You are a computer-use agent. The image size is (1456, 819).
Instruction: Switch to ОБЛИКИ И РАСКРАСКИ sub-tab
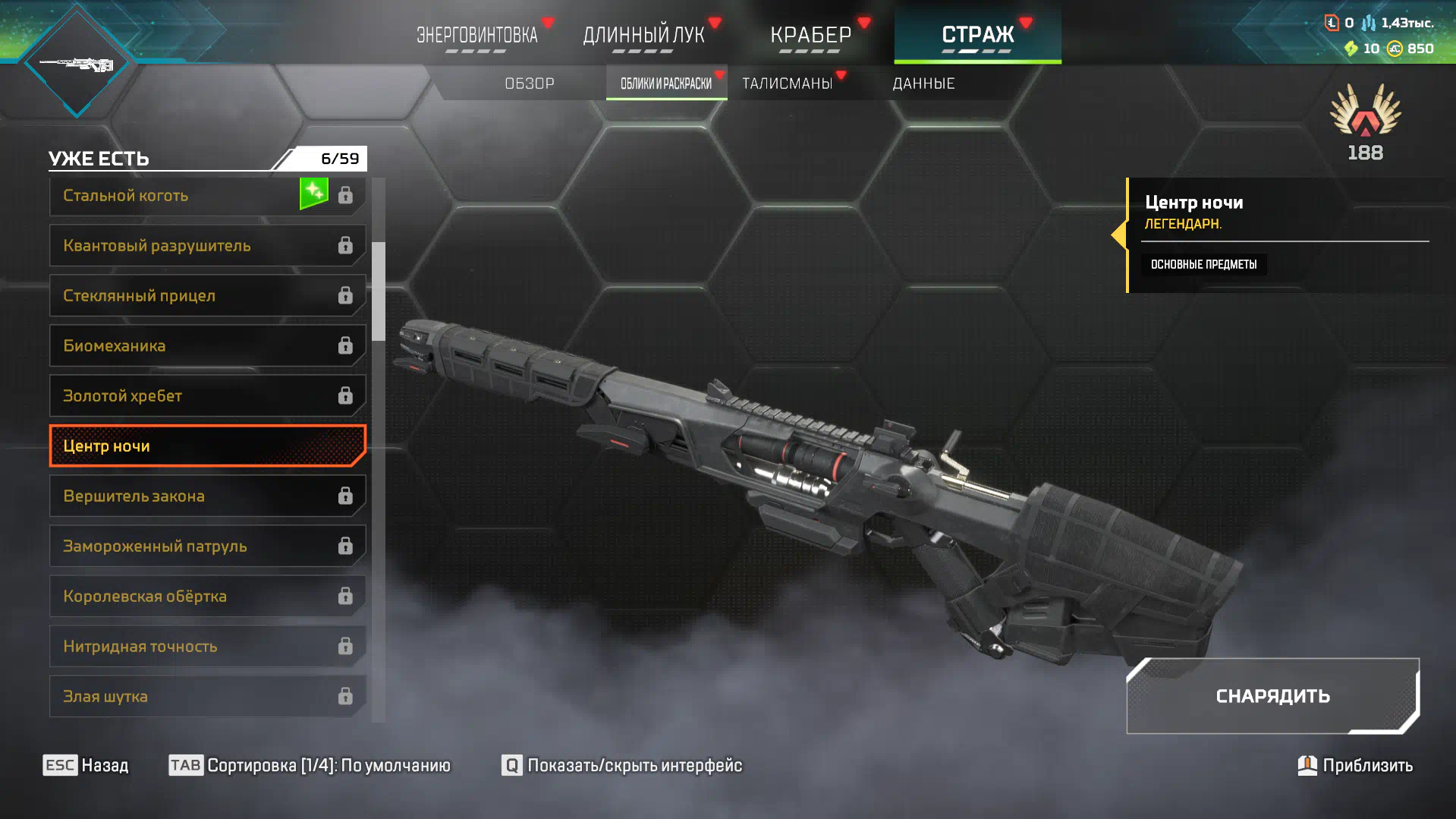click(x=666, y=83)
